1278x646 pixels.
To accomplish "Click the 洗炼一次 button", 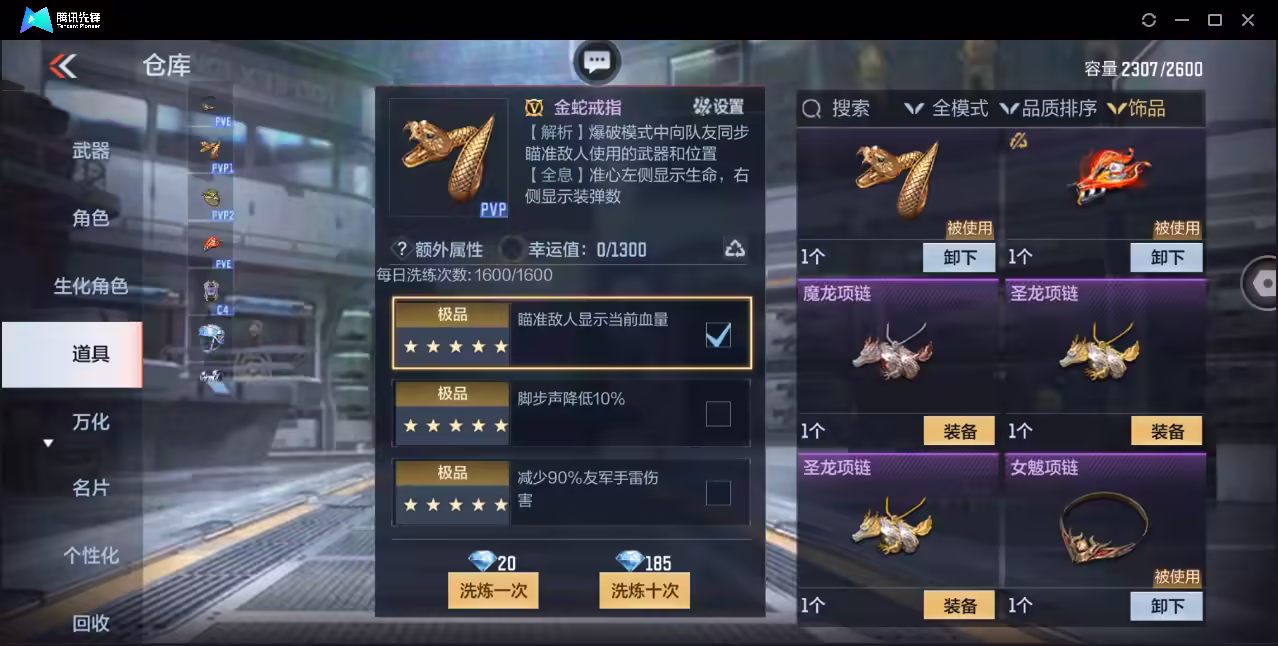I will pyautogui.click(x=493, y=590).
